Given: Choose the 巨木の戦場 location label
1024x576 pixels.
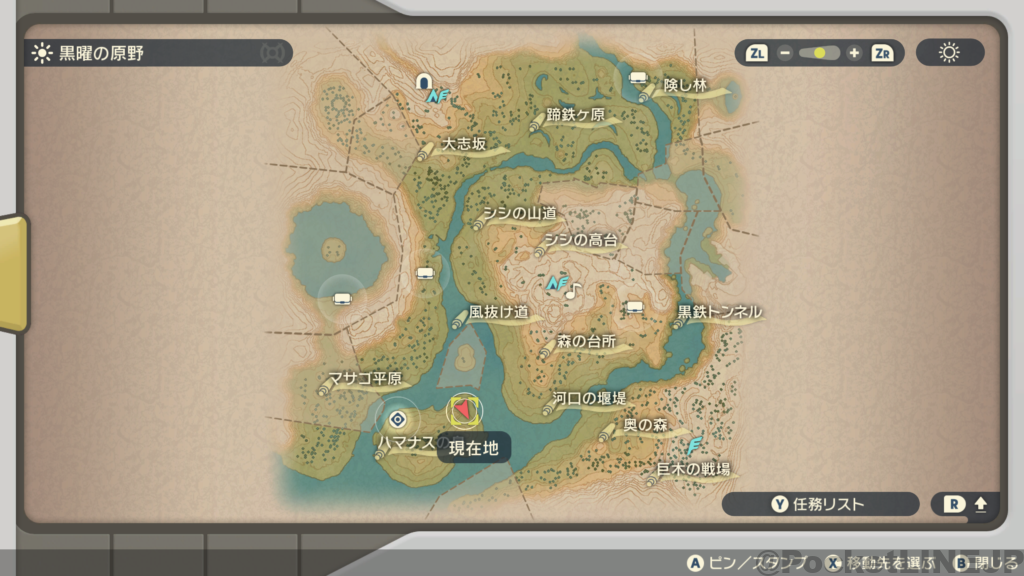Looking at the screenshot, I should 692,469.
